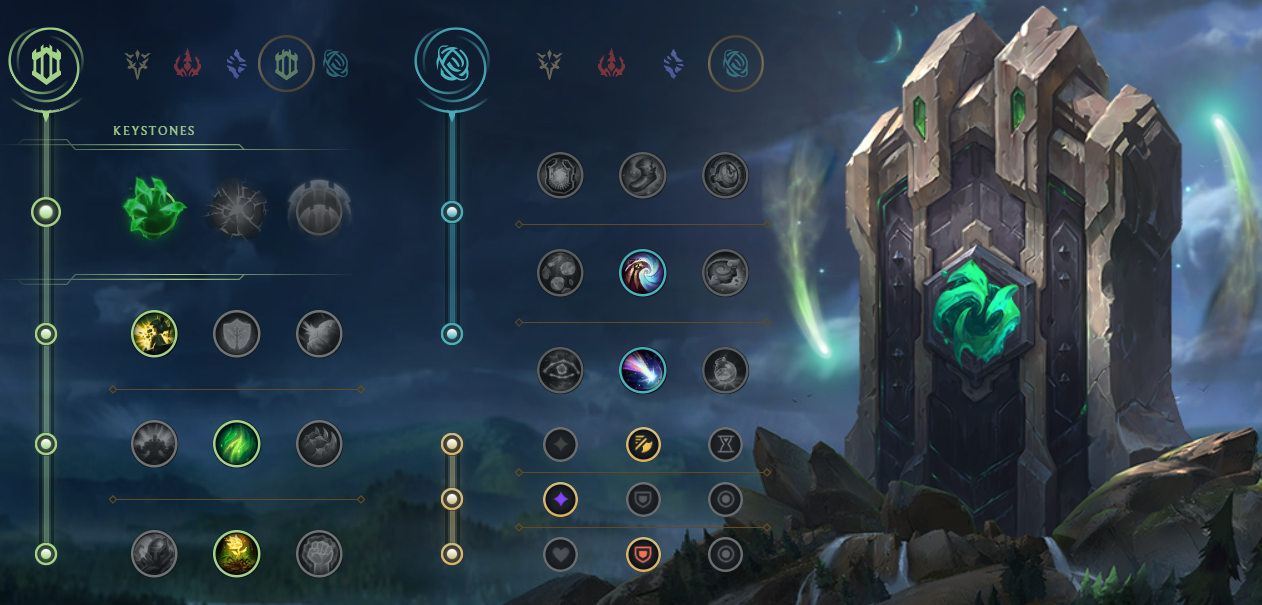
Task: Pick the Bone Plating rune
Action: click(319, 444)
